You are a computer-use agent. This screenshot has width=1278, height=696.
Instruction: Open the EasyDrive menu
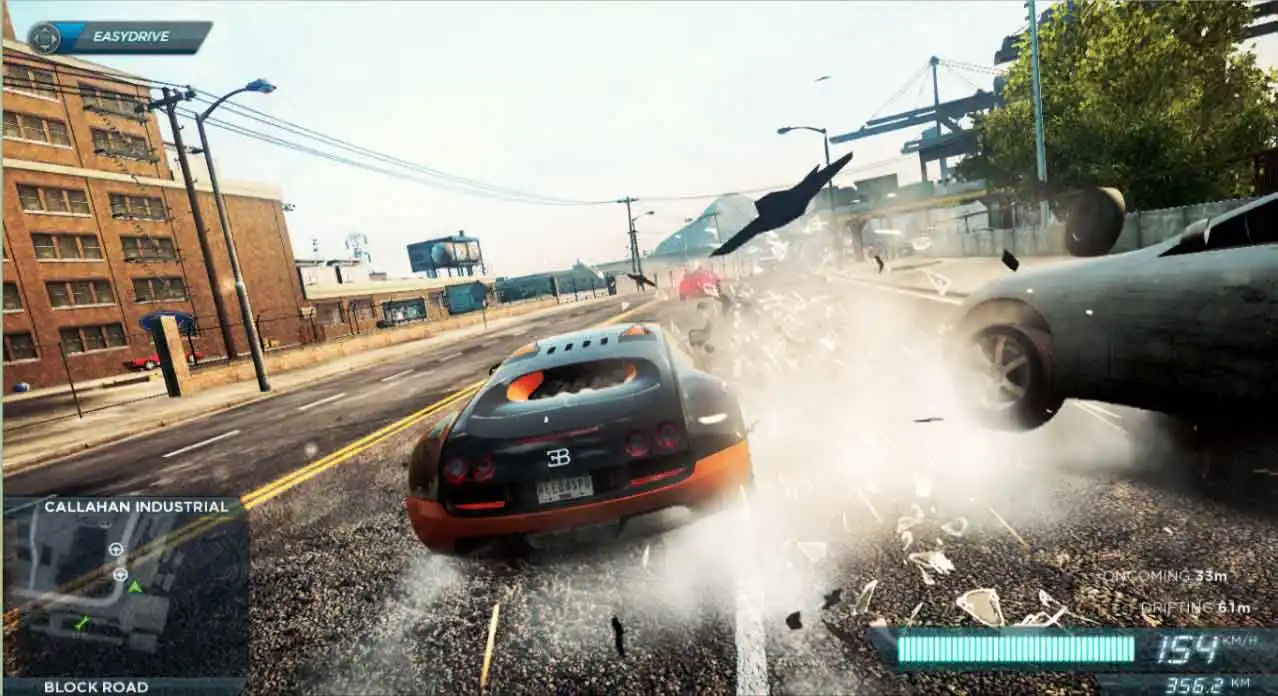120,37
